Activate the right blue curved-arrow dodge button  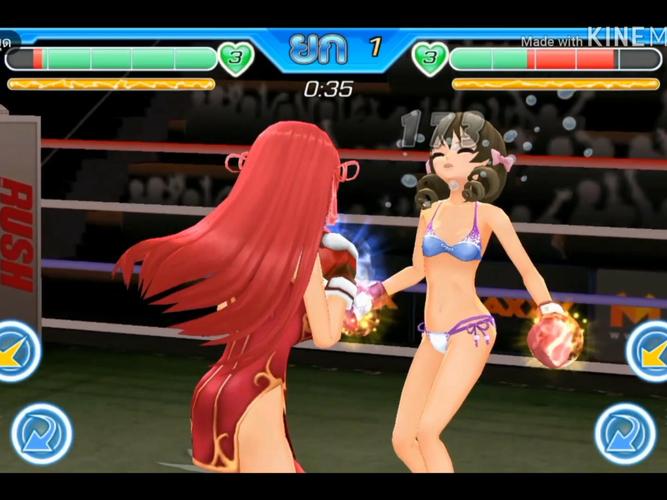(x=625, y=434)
